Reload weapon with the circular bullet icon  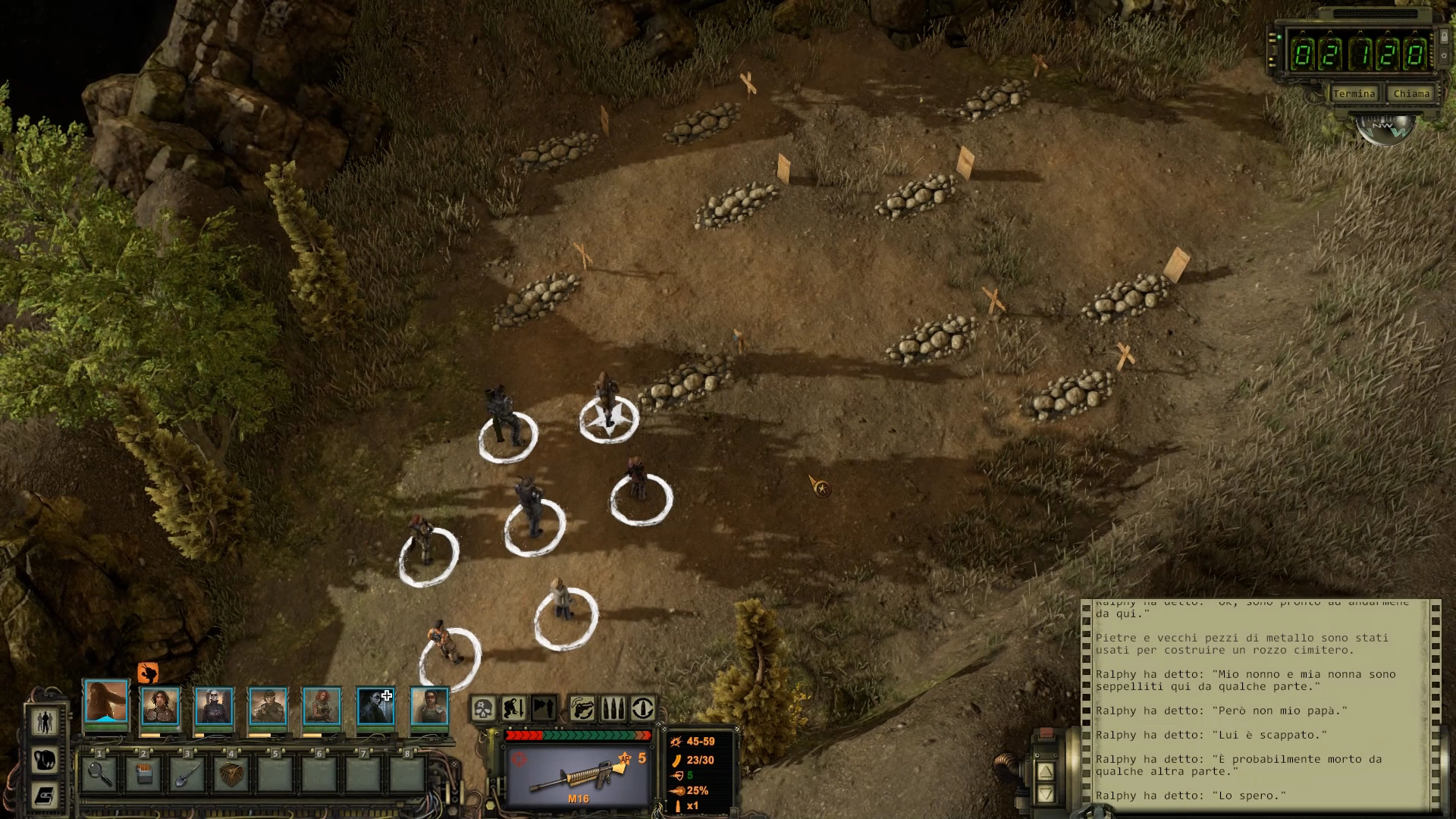(x=643, y=709)
